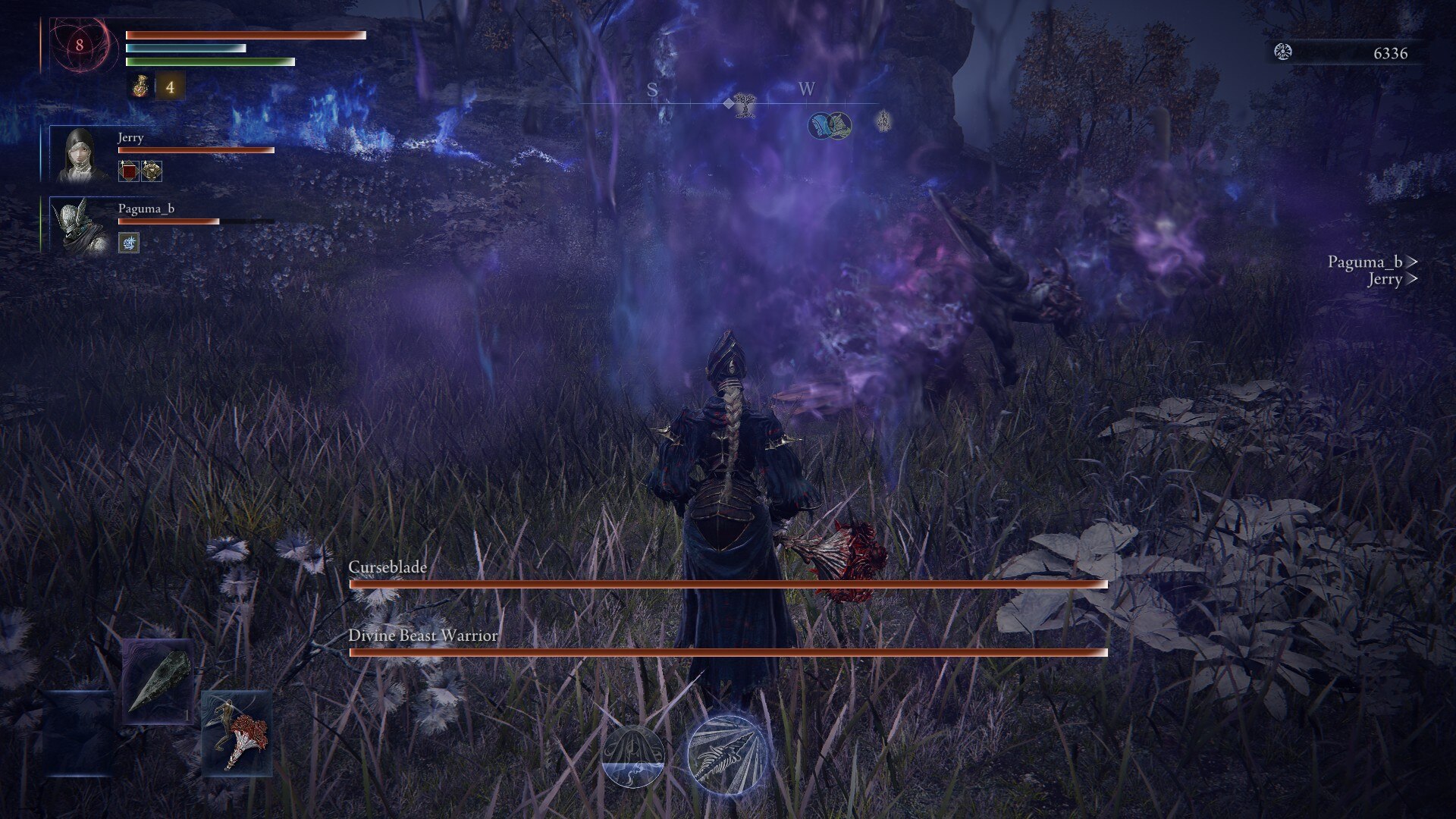Click the Jerry summon indicator text

tap(1385, 281)
